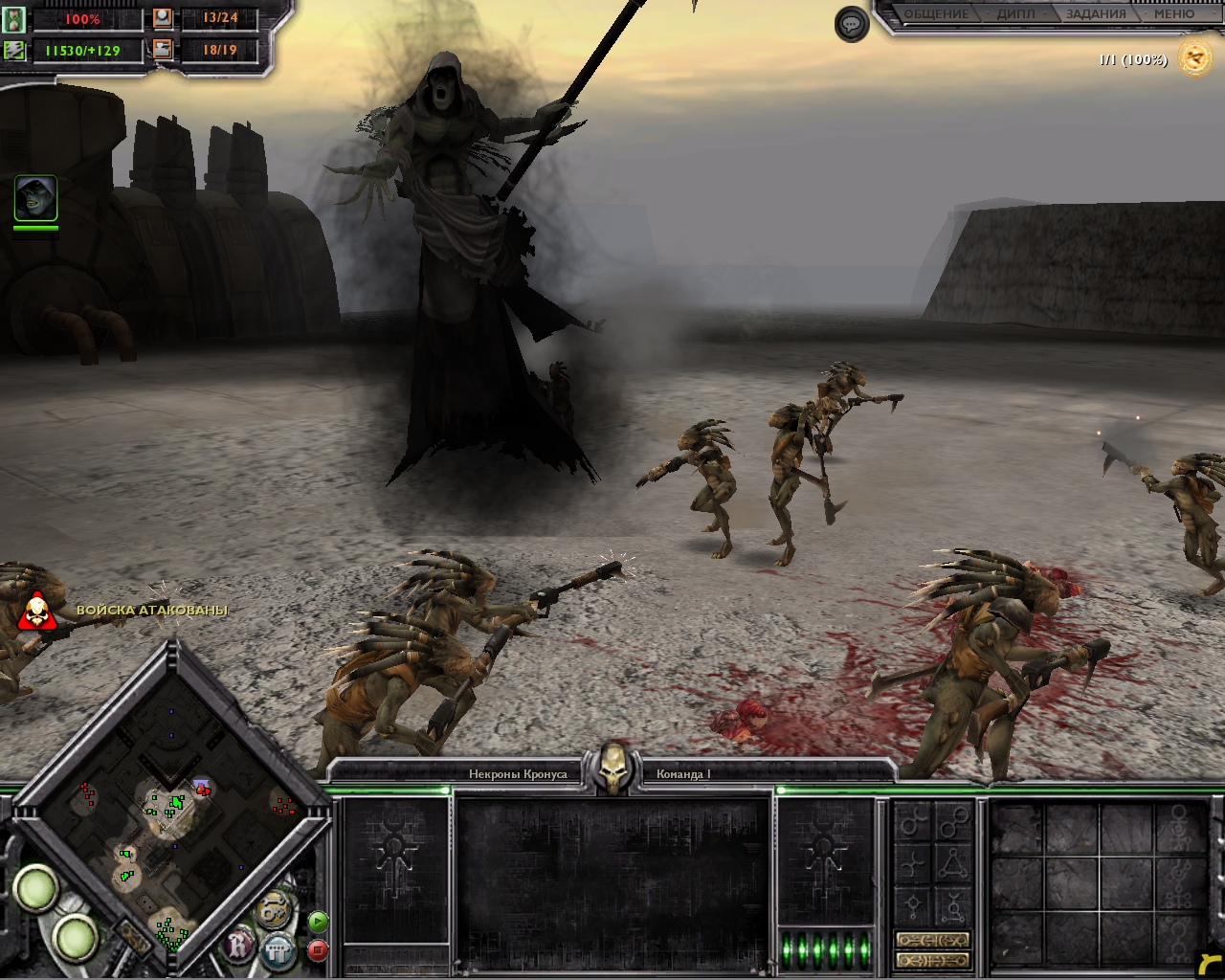
Task: Click the golden skull emblem
Action: pos(612,768)
